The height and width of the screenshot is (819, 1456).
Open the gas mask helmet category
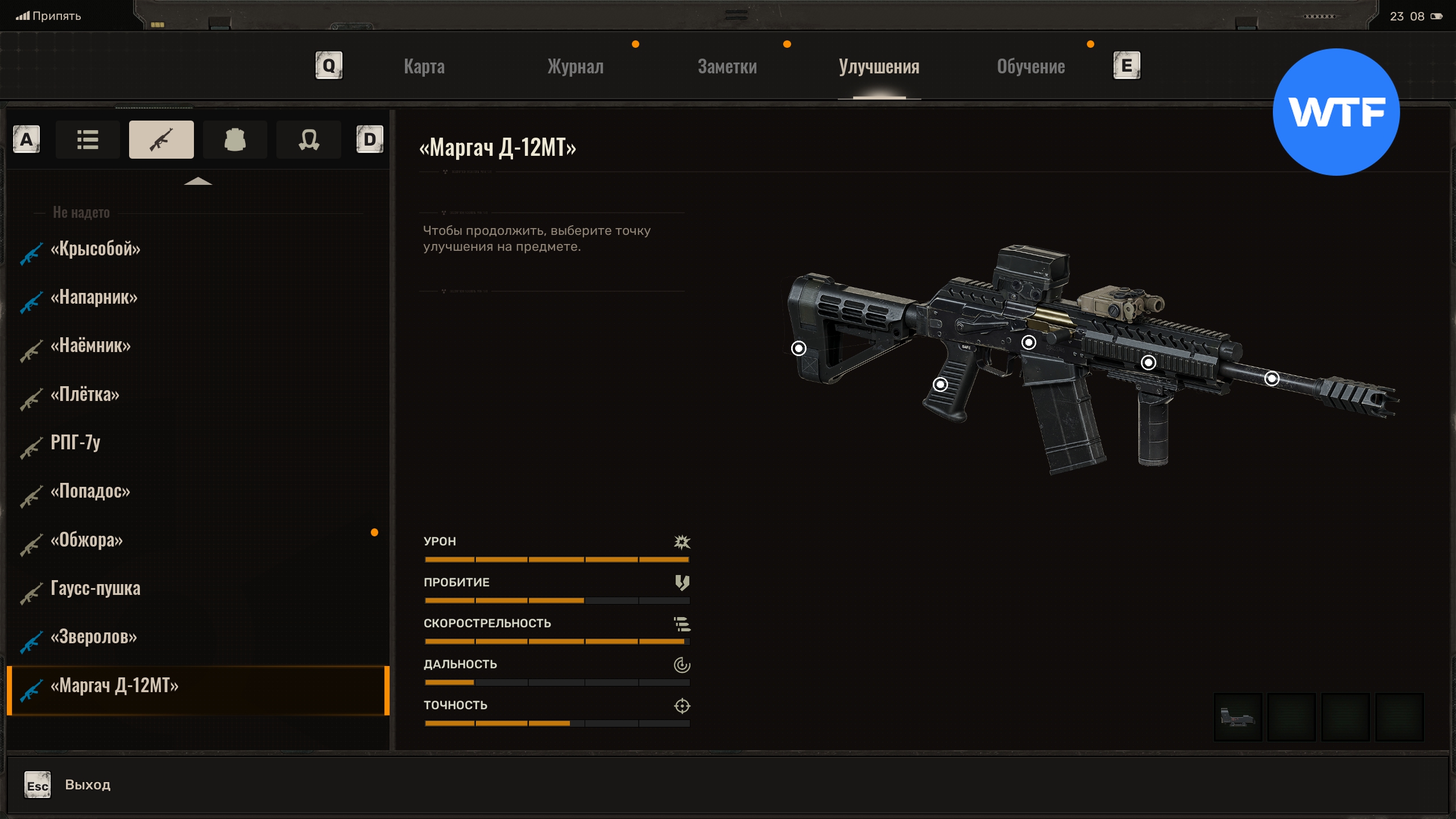[x=309, y=139]
